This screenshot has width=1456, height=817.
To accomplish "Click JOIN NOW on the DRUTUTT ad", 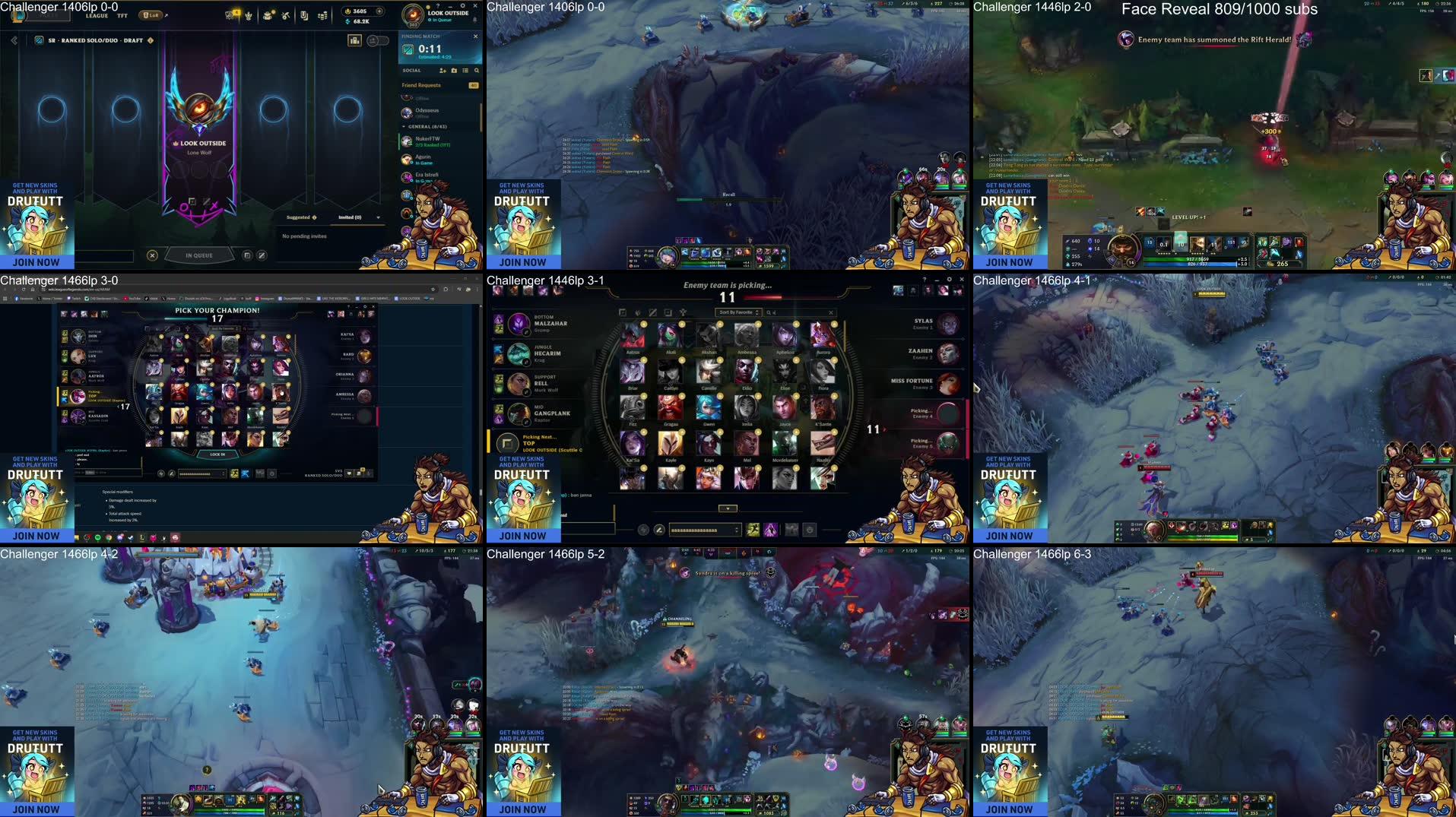I will pyautogui.click(x=34, y=261).
